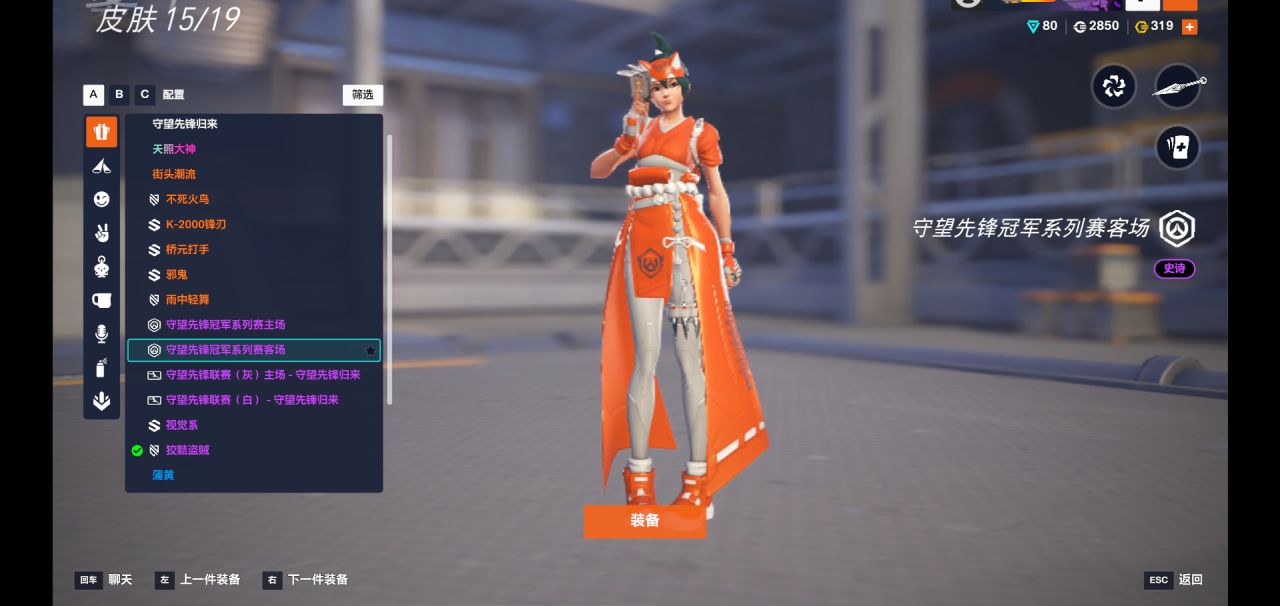1280x606 pixels.
Task: Select the 邪鬼 skin entry
Action: click(176, 274)
